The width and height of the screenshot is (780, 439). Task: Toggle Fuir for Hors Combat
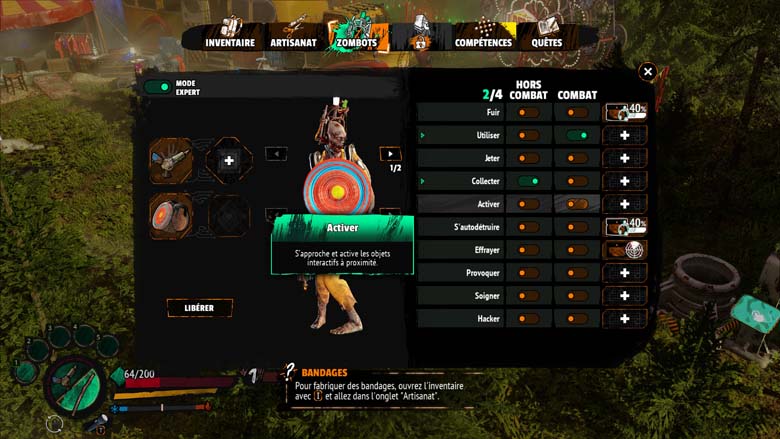click(x=528, y=113)
